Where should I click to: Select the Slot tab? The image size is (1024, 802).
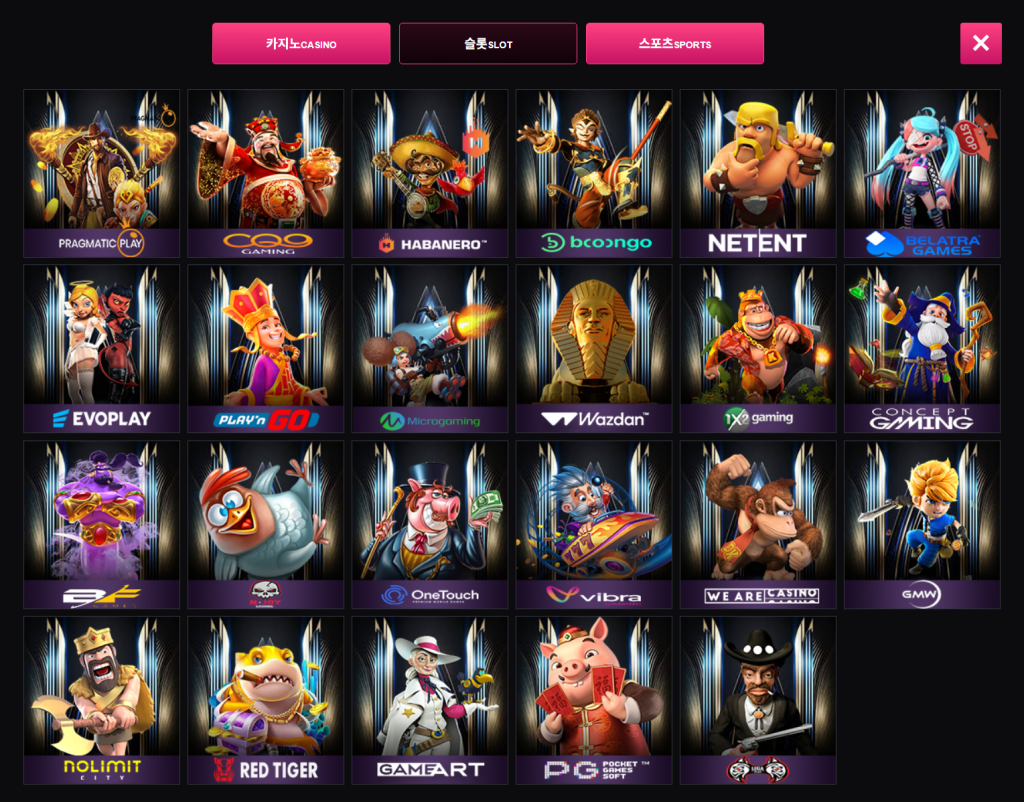click(488, 44)
